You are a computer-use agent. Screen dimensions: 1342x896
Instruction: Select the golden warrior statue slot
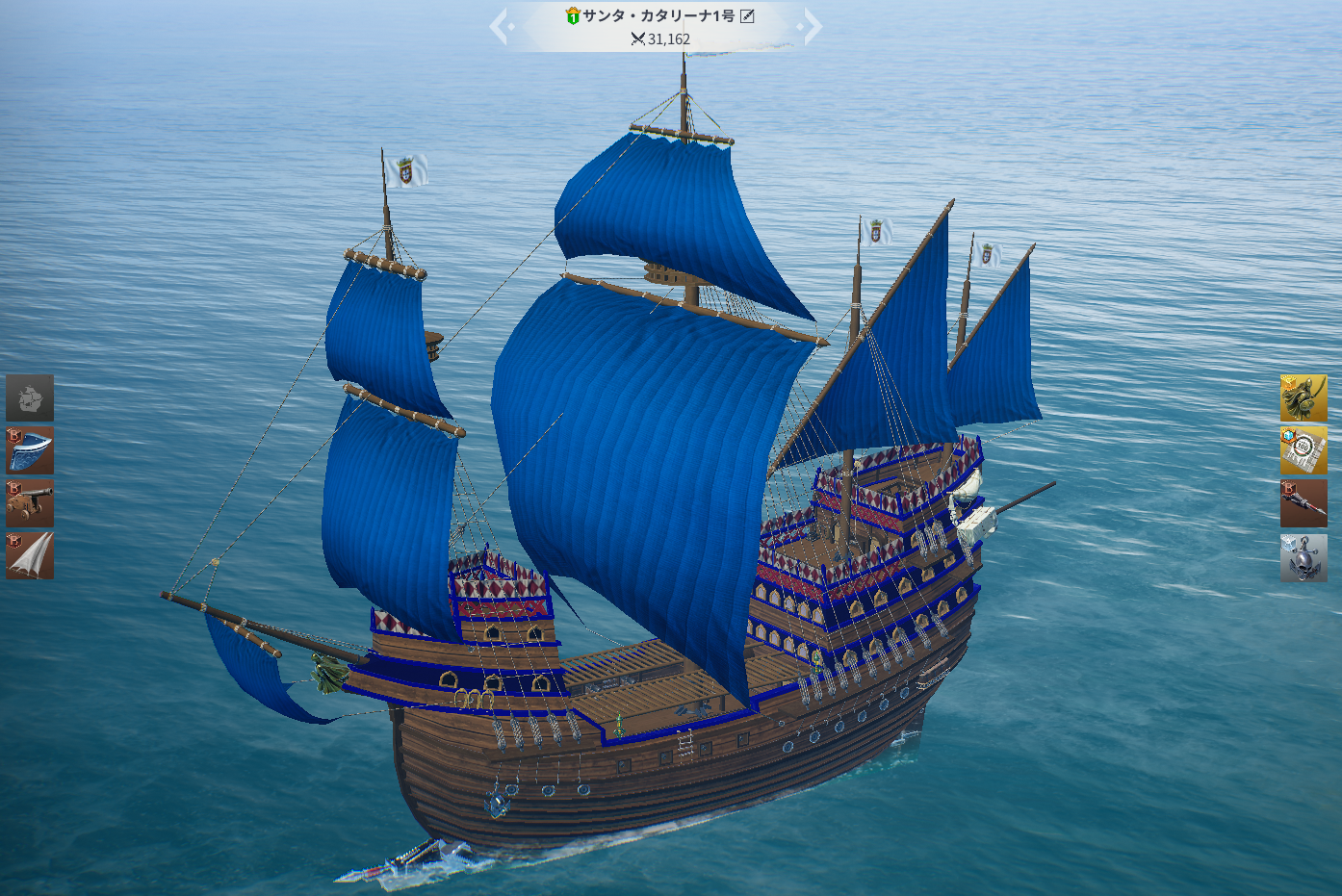point(1303,398)
